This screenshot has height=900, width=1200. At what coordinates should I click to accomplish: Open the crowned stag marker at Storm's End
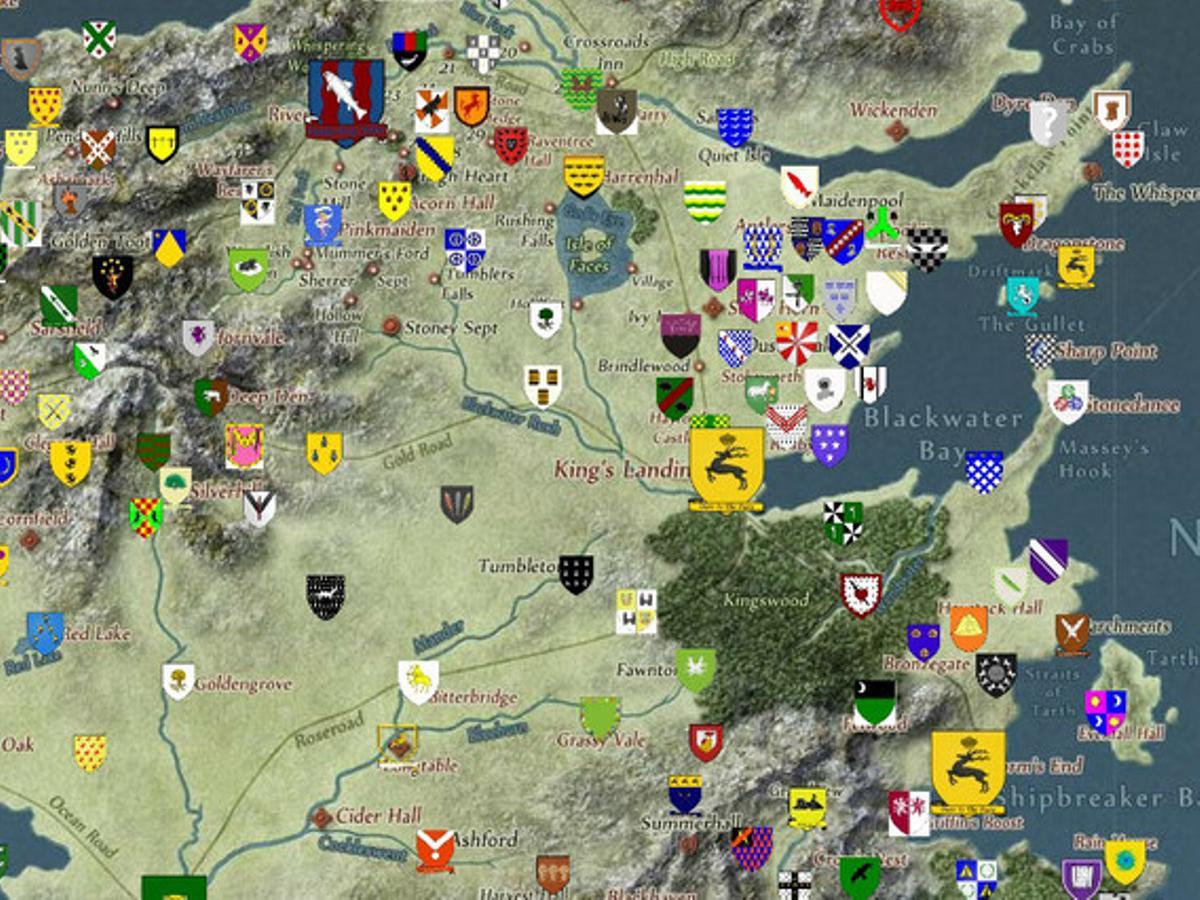point(968,770)
